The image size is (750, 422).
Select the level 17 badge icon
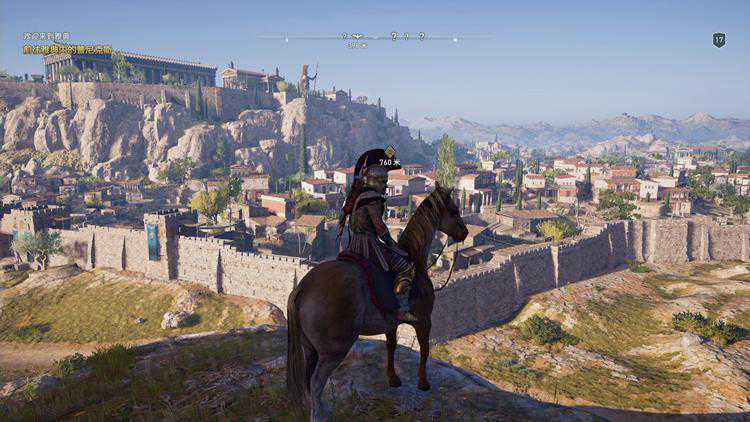click(x=718, y=40)
